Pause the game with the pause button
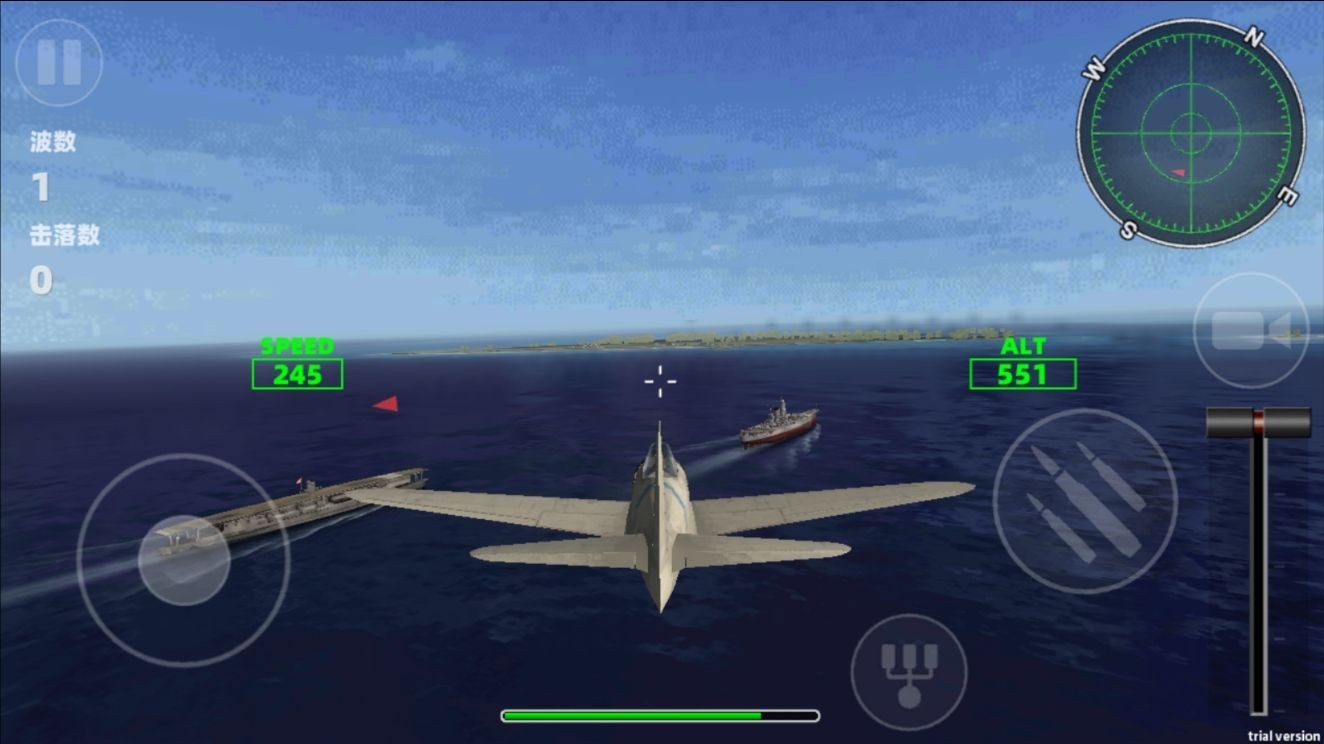This screenshot has width=1324, height=744. pos(59,62)
